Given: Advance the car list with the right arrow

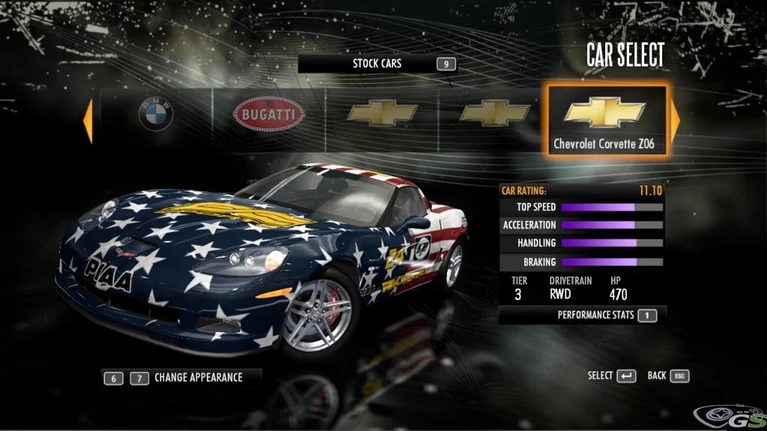Looking at the screenshot, I should [x=675, y=118].
